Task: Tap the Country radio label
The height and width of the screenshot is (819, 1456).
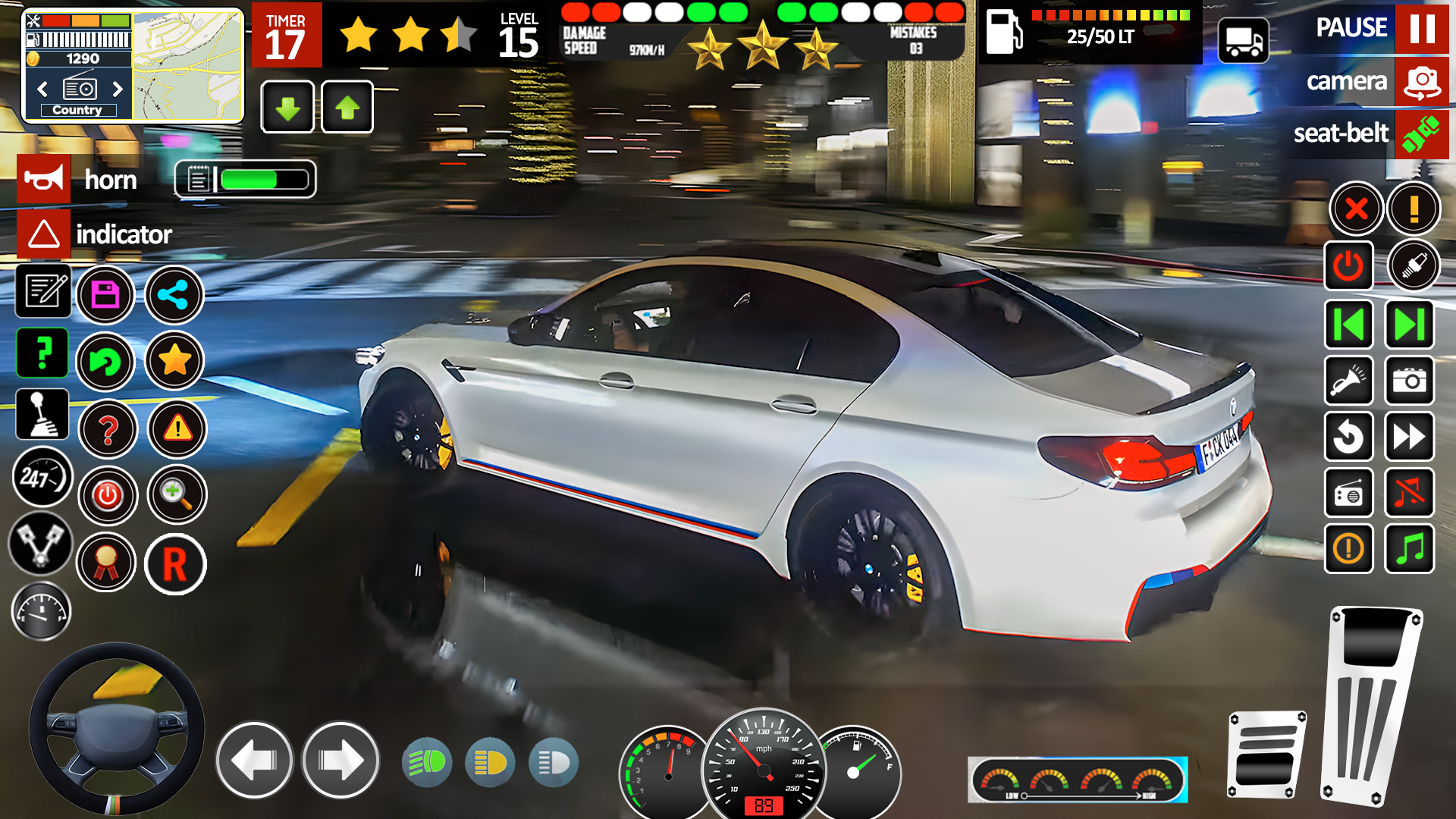Action: 79,110
